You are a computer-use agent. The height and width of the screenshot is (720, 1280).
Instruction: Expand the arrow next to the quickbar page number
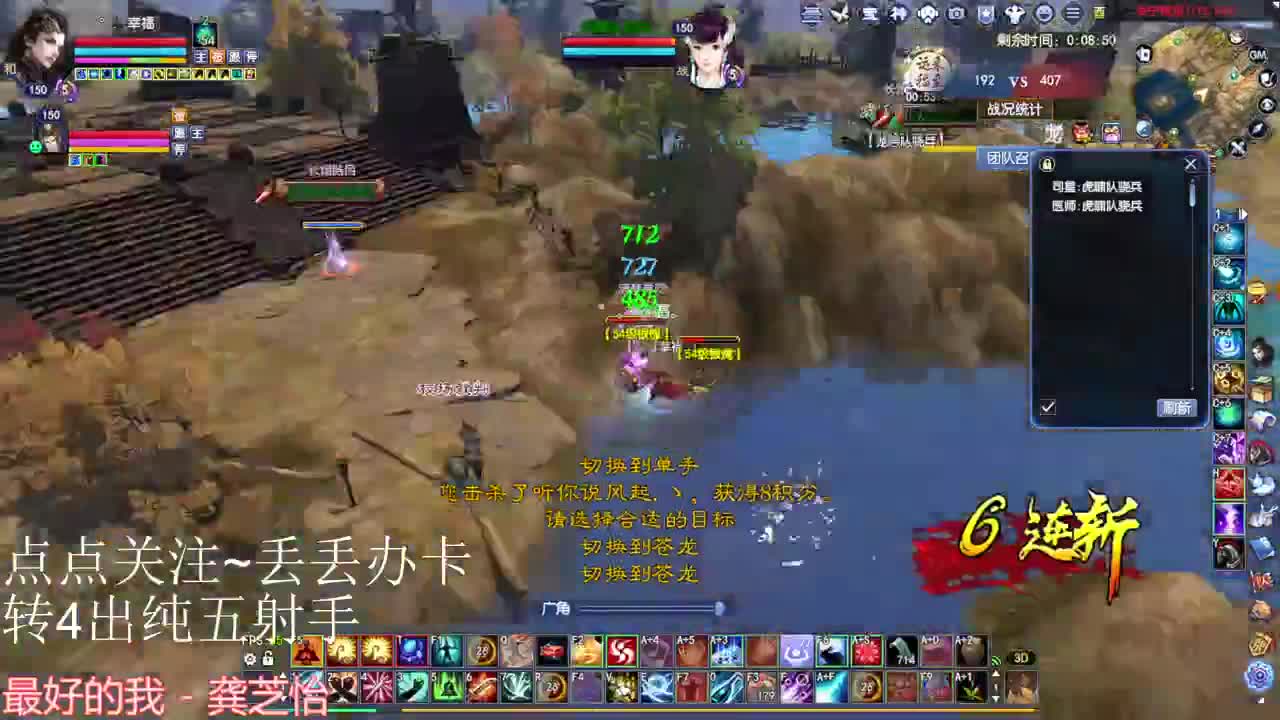(1243, 213)
